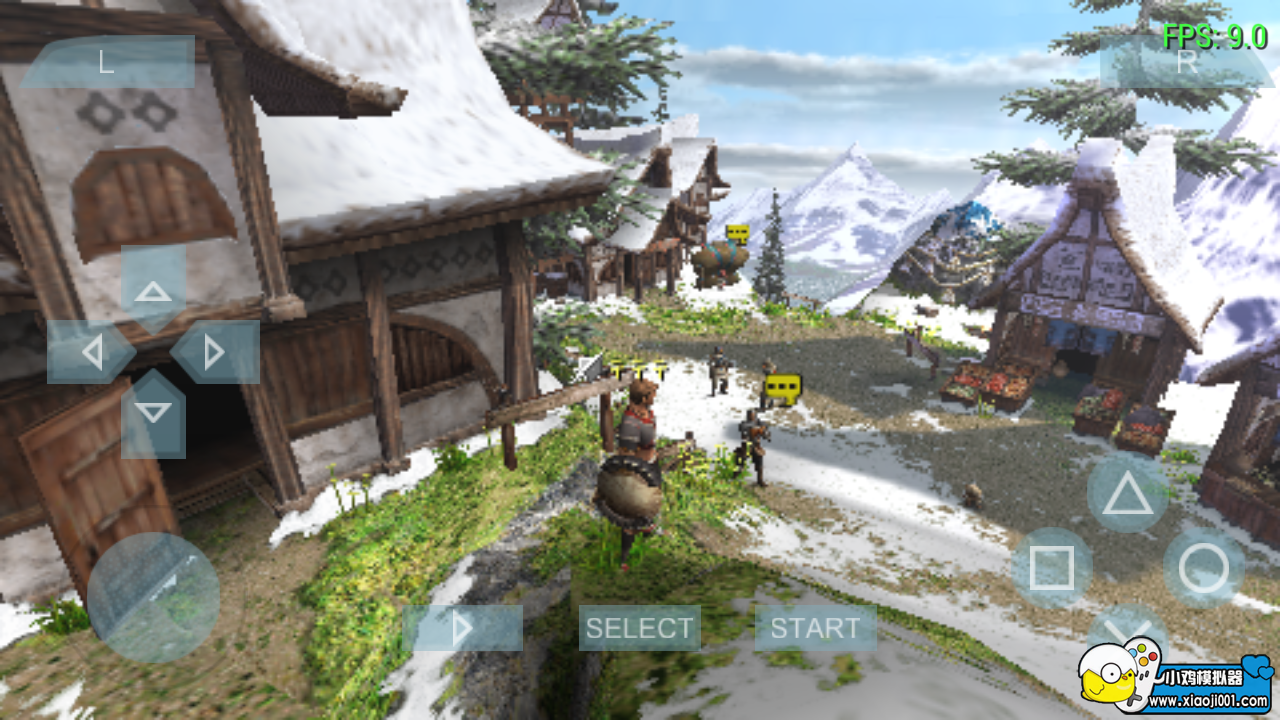Tap the center of the D-pad
This screenshot has width=1280, height=720.
click(155, 352)
